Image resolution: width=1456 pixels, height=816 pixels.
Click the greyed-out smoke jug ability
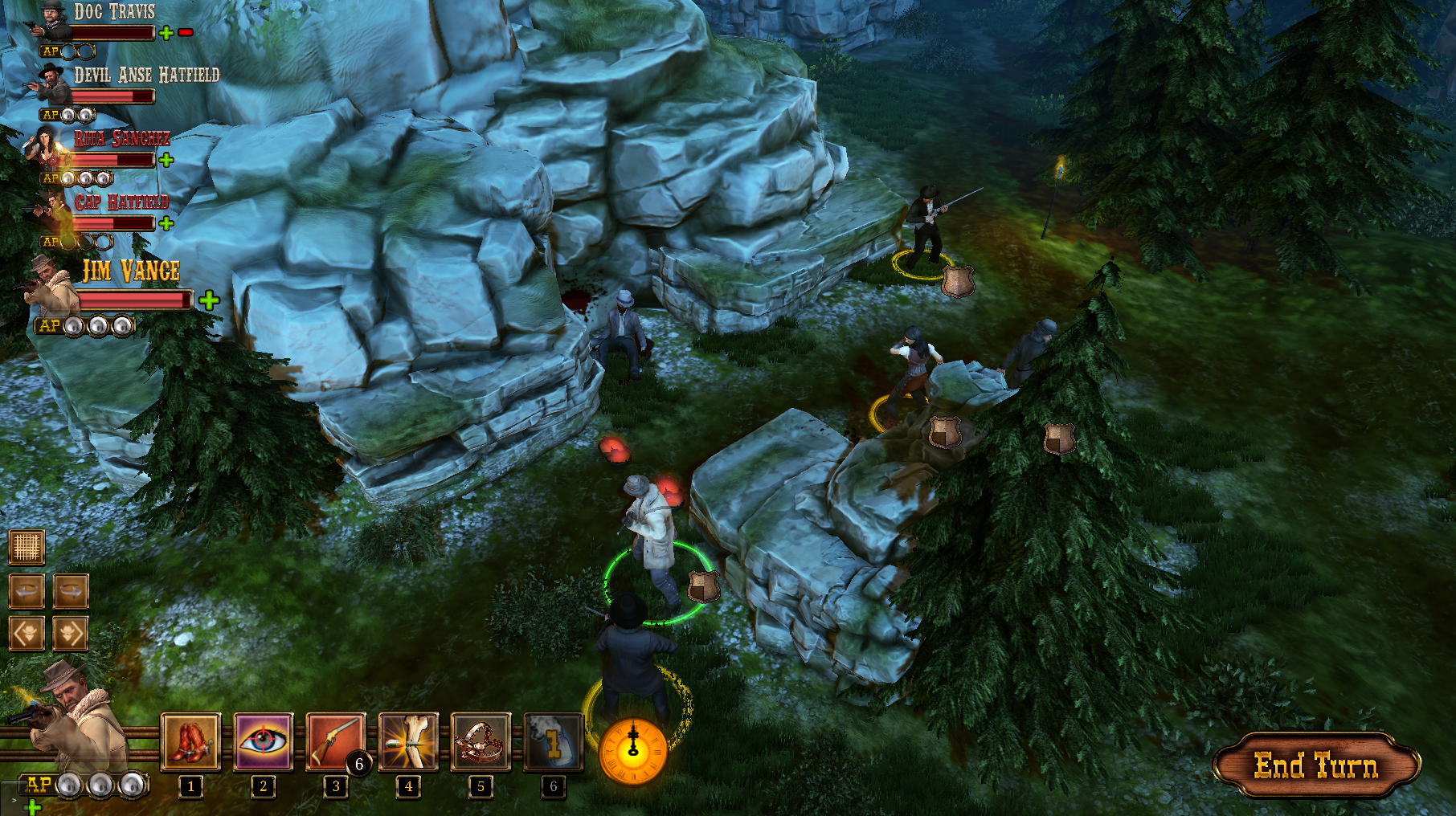553,742
